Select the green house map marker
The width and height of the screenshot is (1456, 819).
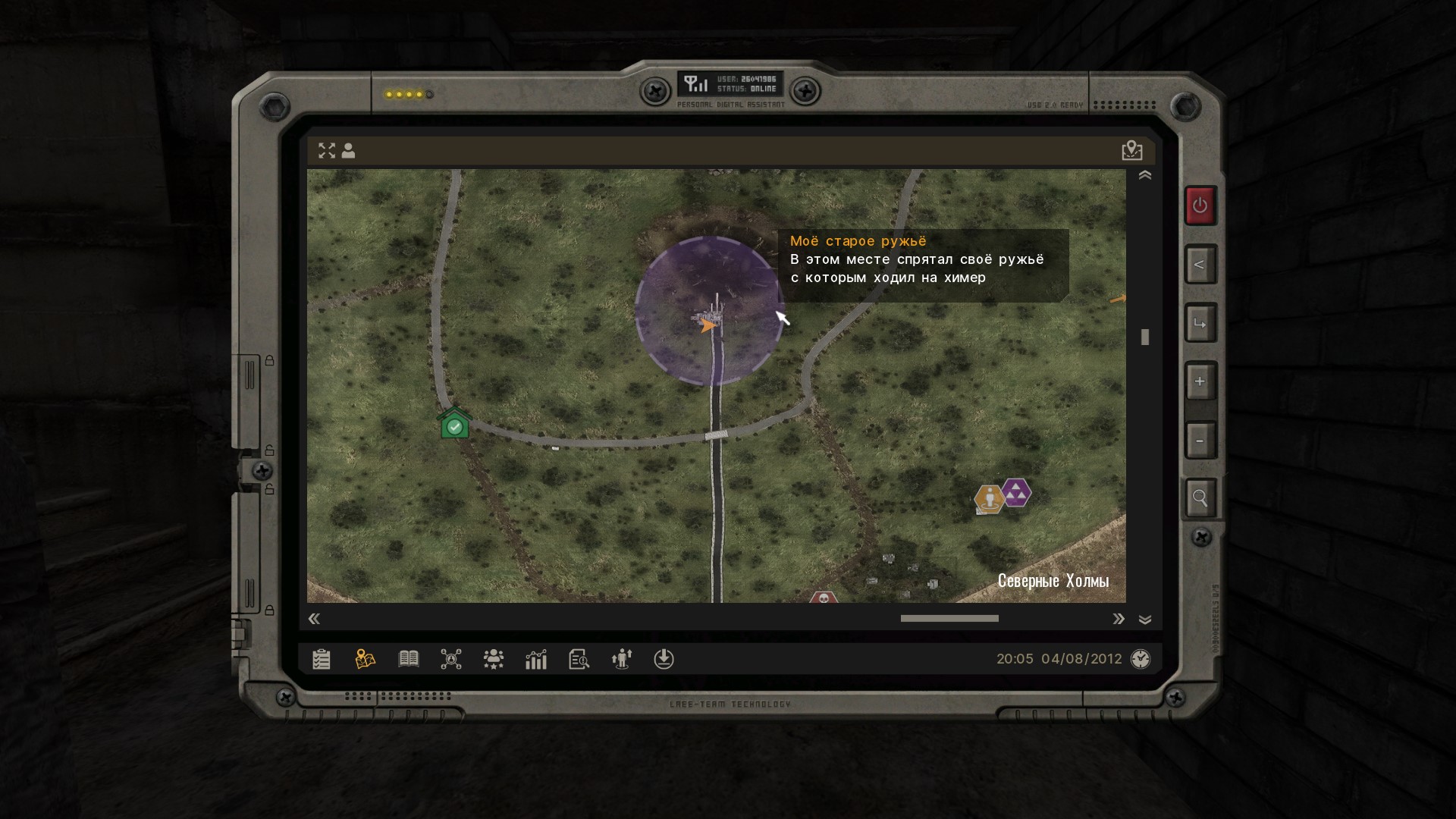(x=454, y=424)
